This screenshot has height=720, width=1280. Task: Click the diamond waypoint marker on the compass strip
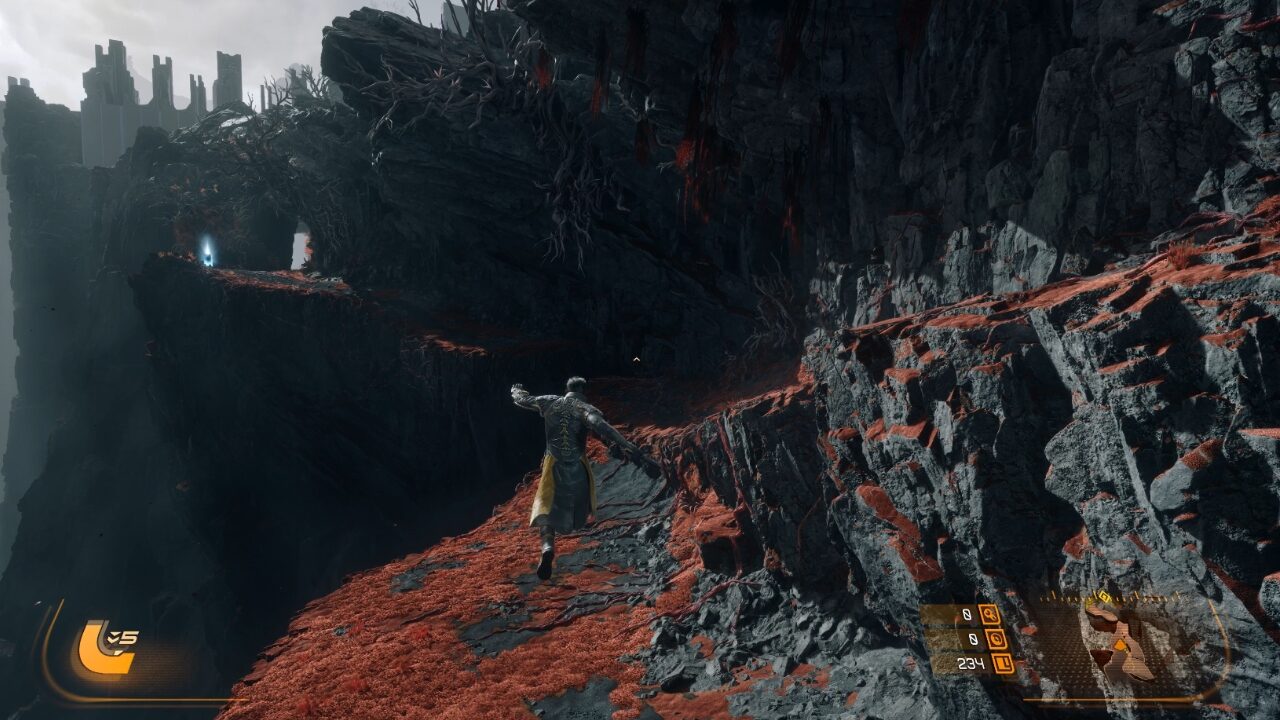[1102, 595]
